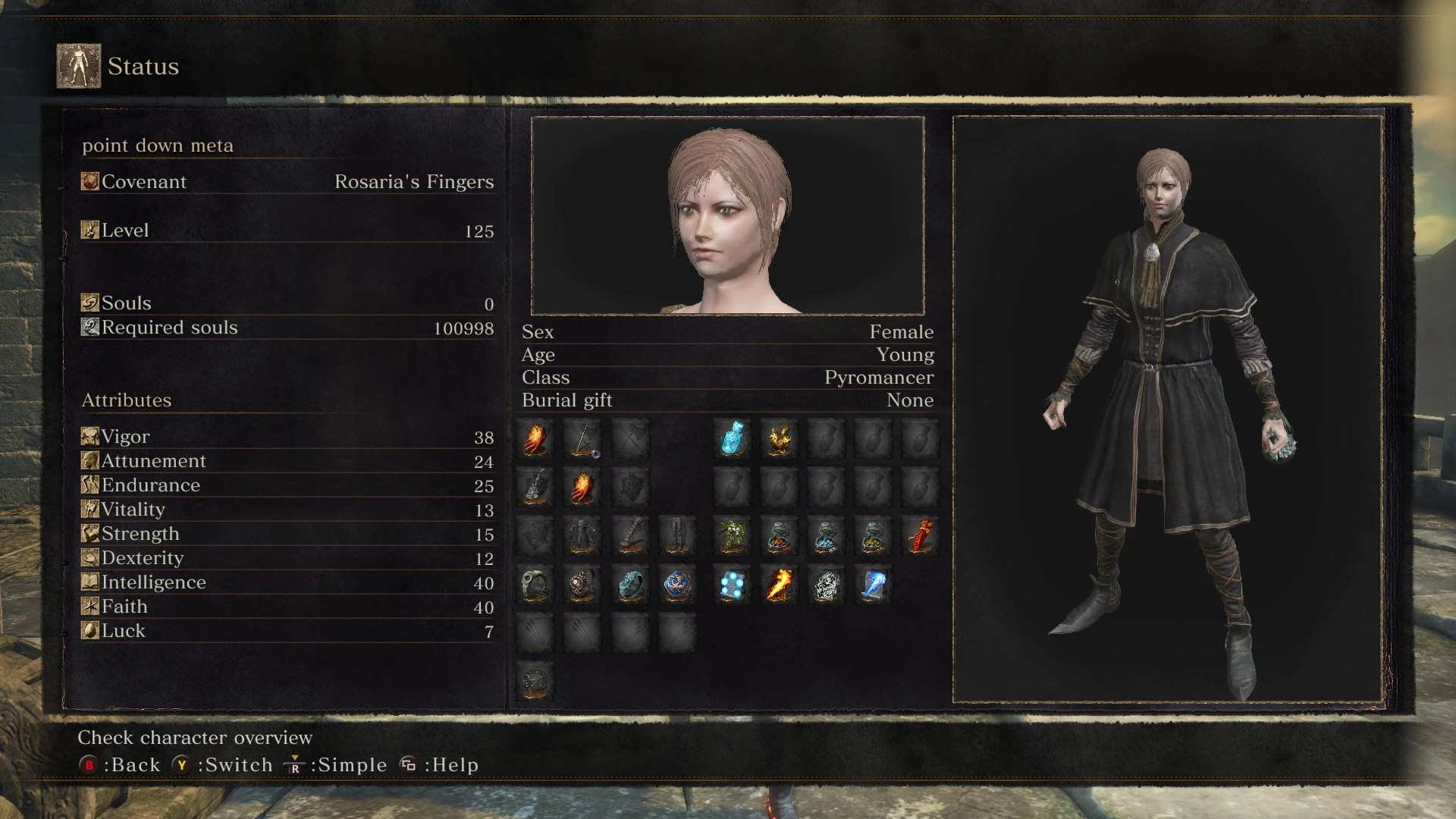Choose the ring with red orb
The width and height of the screenshot is (1456, 819).
tap(582, 585)
